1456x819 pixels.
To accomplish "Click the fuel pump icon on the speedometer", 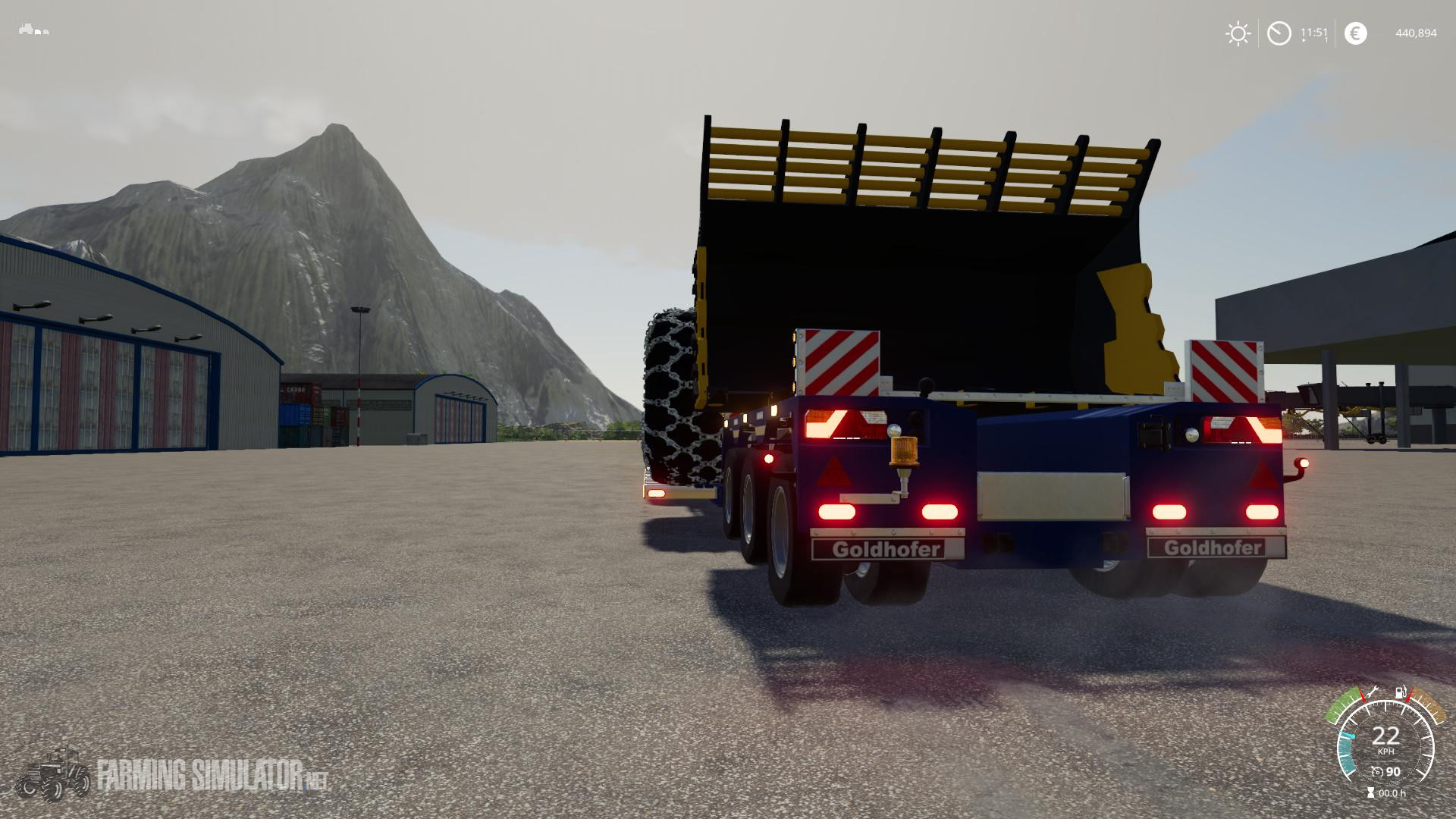I will [x=1400, y=692].
